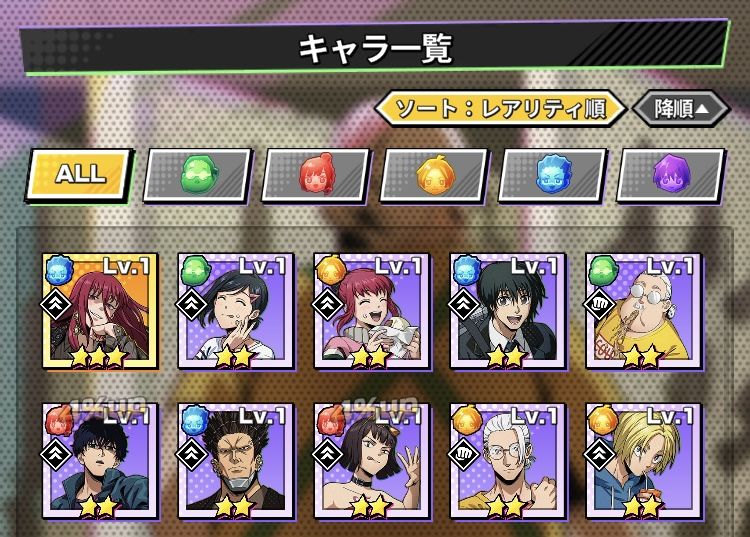Viewport: 750px width, 537px height.
Task: Pick the waving short-haired girl card
Action: pos(370,461)
